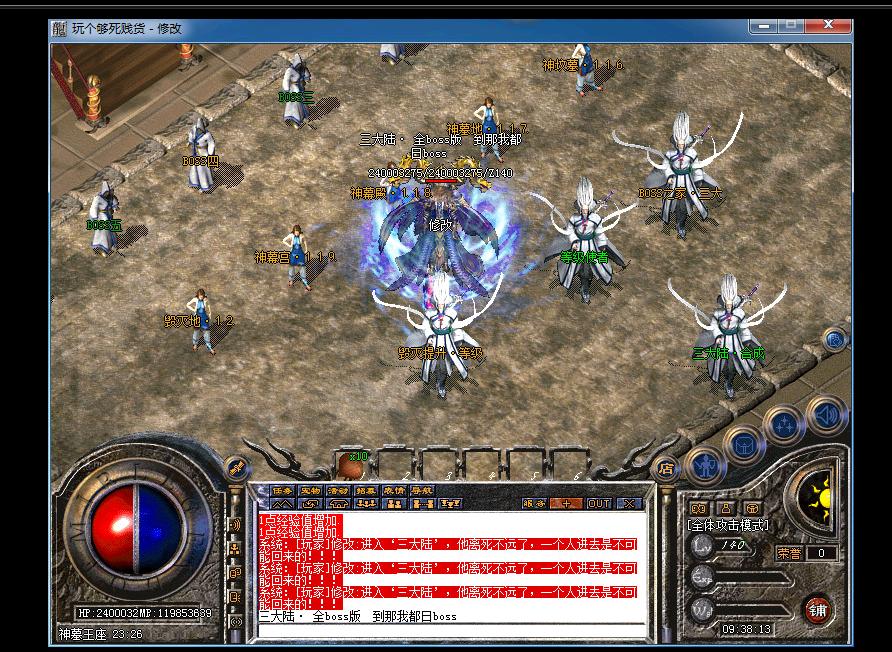Open the small world icon on the map edge

833,341
